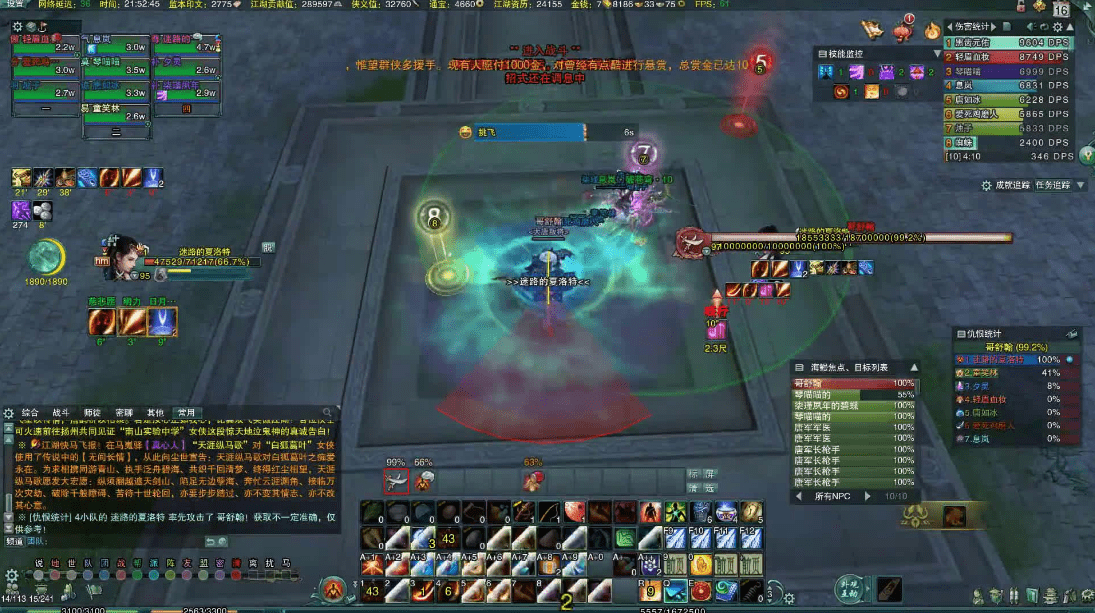The width and height of the screenshot is (1095, 613).
Task: Open the 综合 chat tab
Action: tap(30, 411)
